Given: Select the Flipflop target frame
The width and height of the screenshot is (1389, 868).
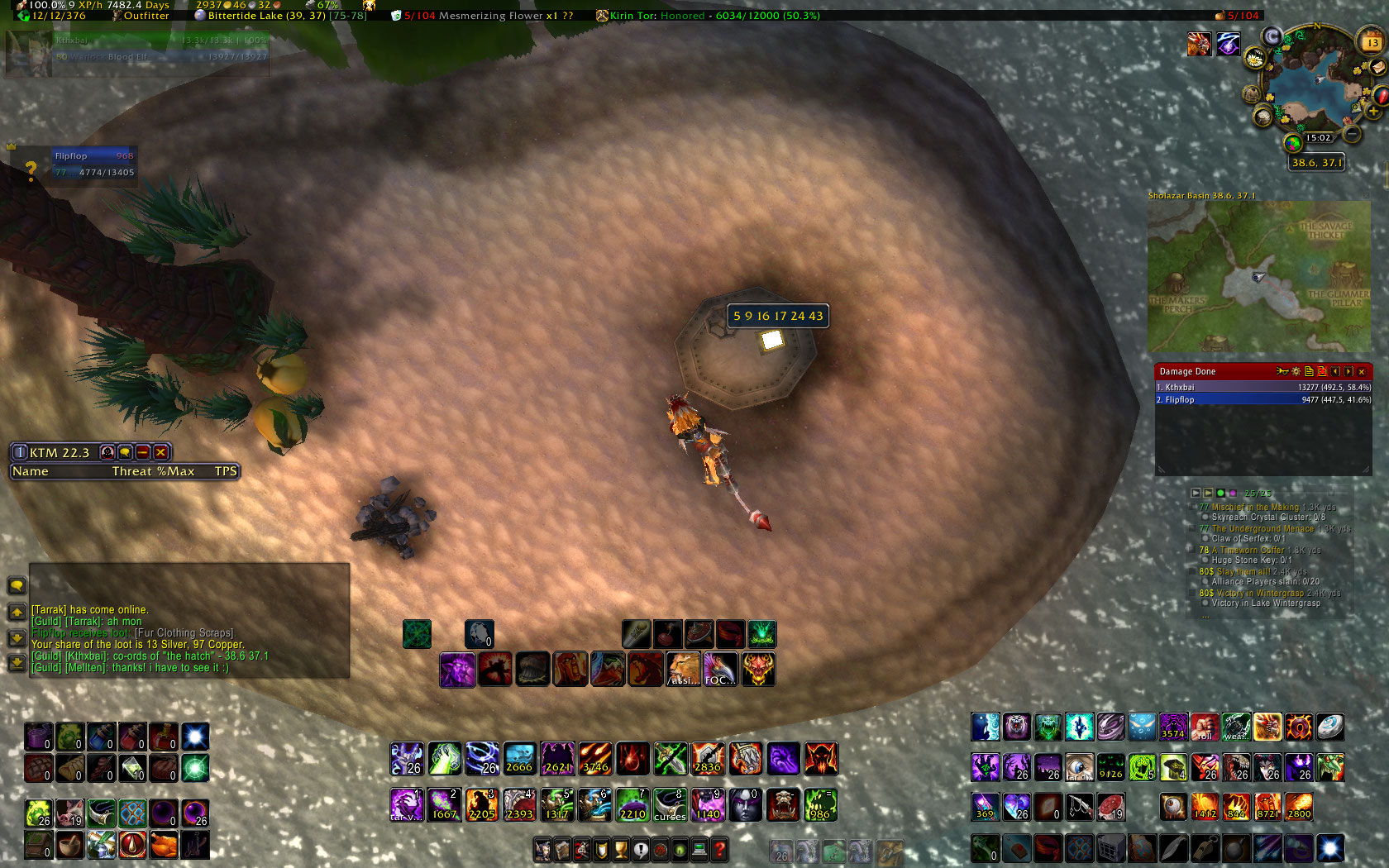Looking at the screenshot, I should pyautogui.click(x=93, y=164).
